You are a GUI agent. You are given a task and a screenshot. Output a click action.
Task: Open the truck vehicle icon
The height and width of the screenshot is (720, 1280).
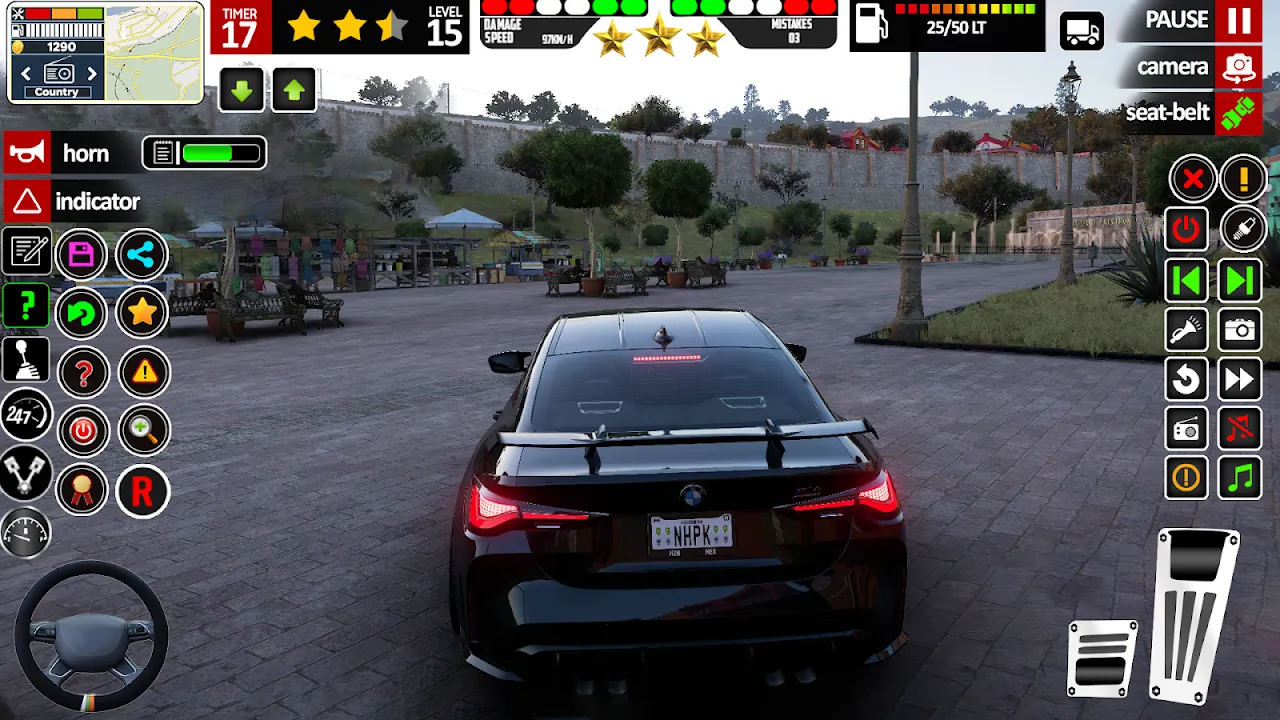tap(1080, 31)
